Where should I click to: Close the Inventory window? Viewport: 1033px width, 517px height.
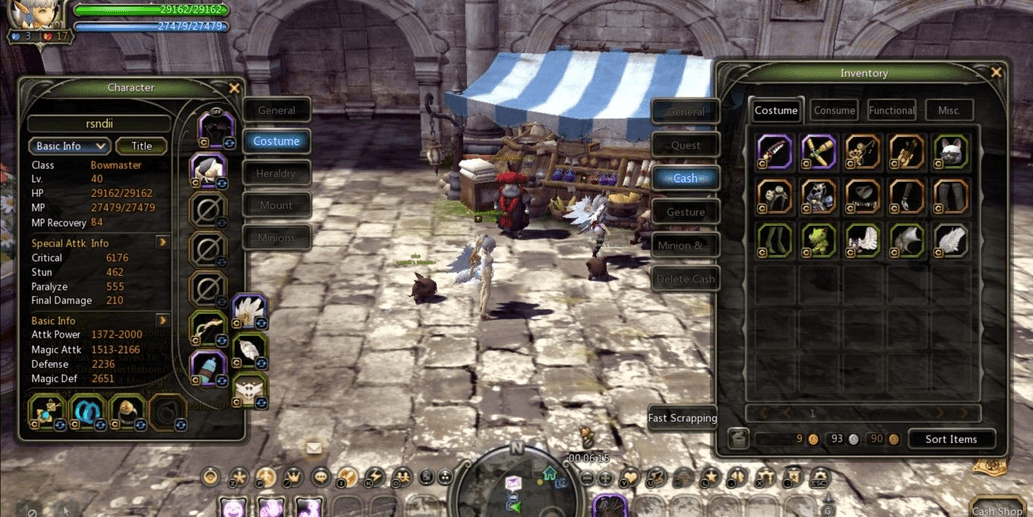point(995,73)
